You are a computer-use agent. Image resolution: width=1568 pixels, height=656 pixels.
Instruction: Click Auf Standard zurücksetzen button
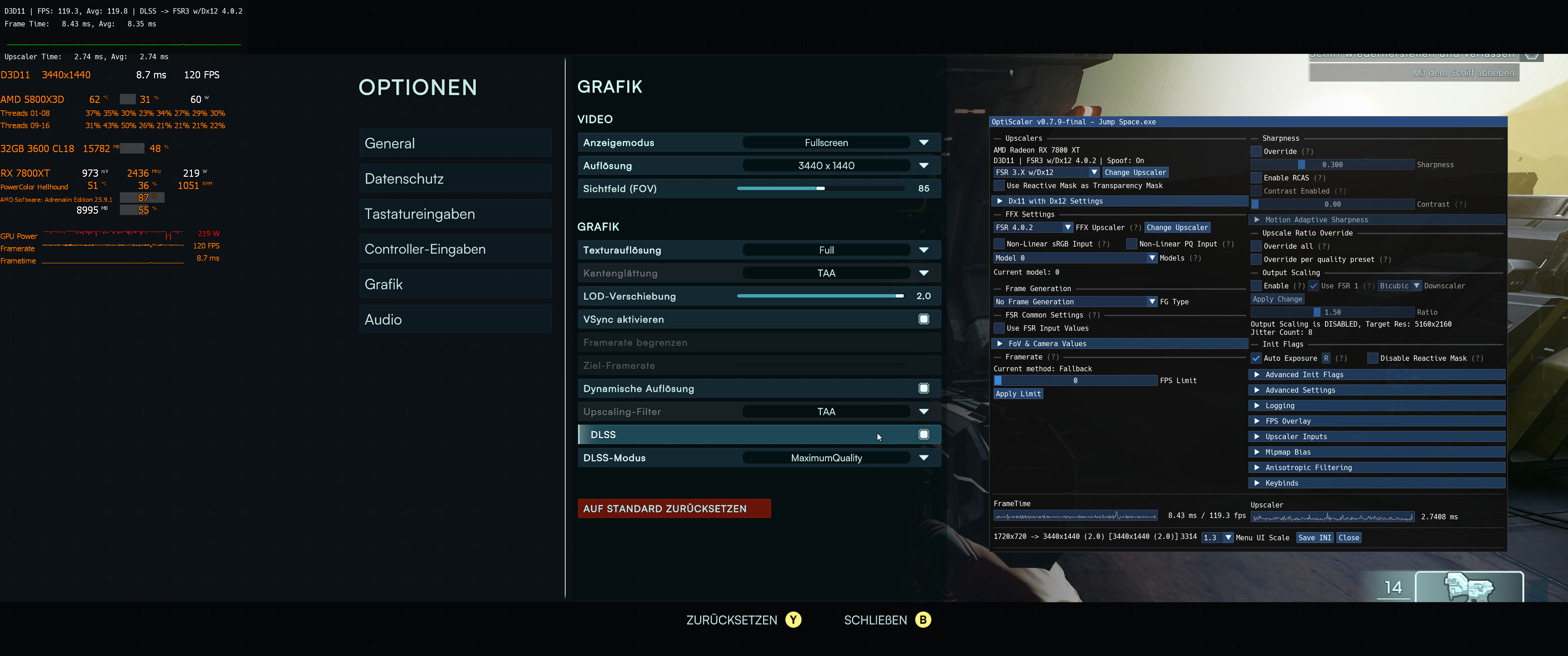click(673, 509)
